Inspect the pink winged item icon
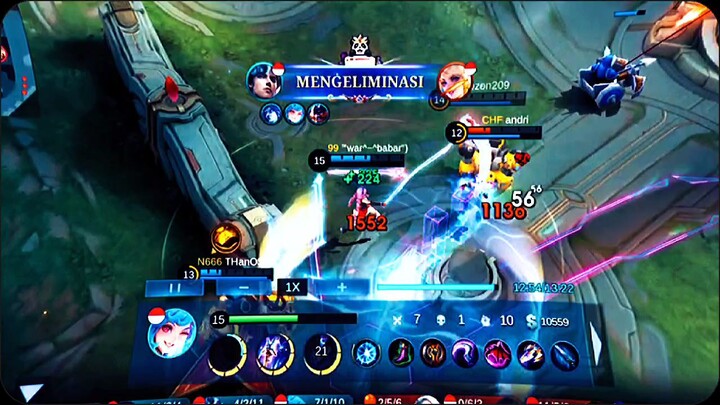720x405 pixels. pos(497,353)
